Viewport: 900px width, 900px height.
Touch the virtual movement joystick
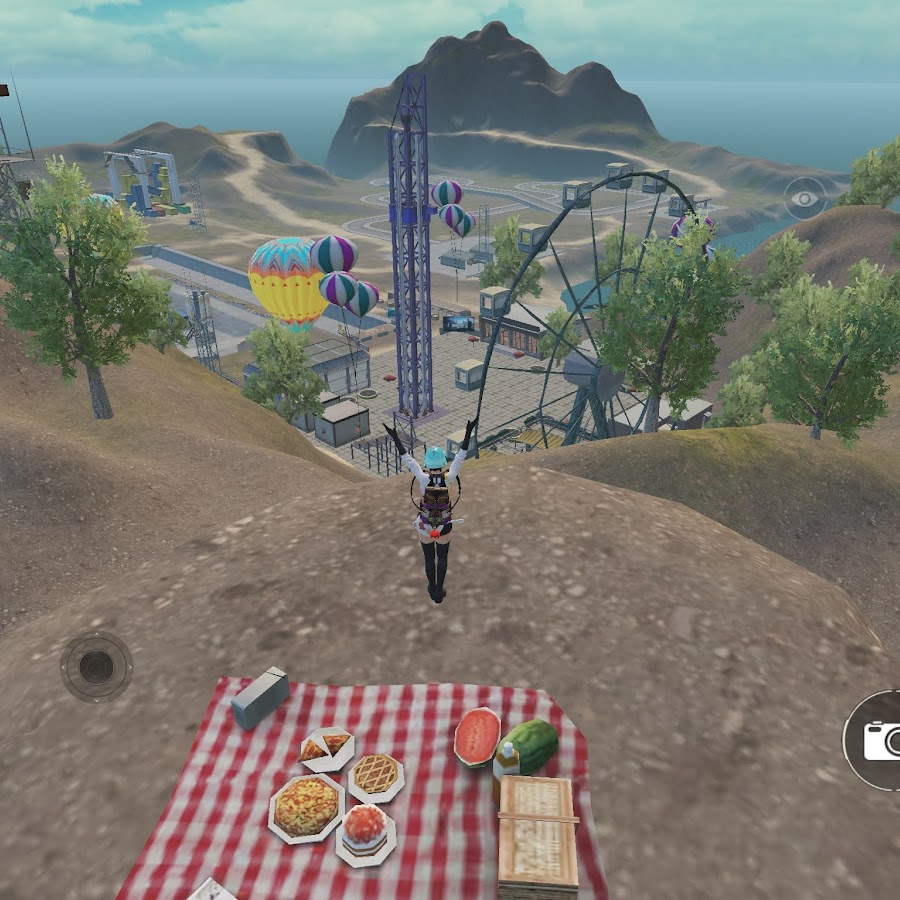96,667
